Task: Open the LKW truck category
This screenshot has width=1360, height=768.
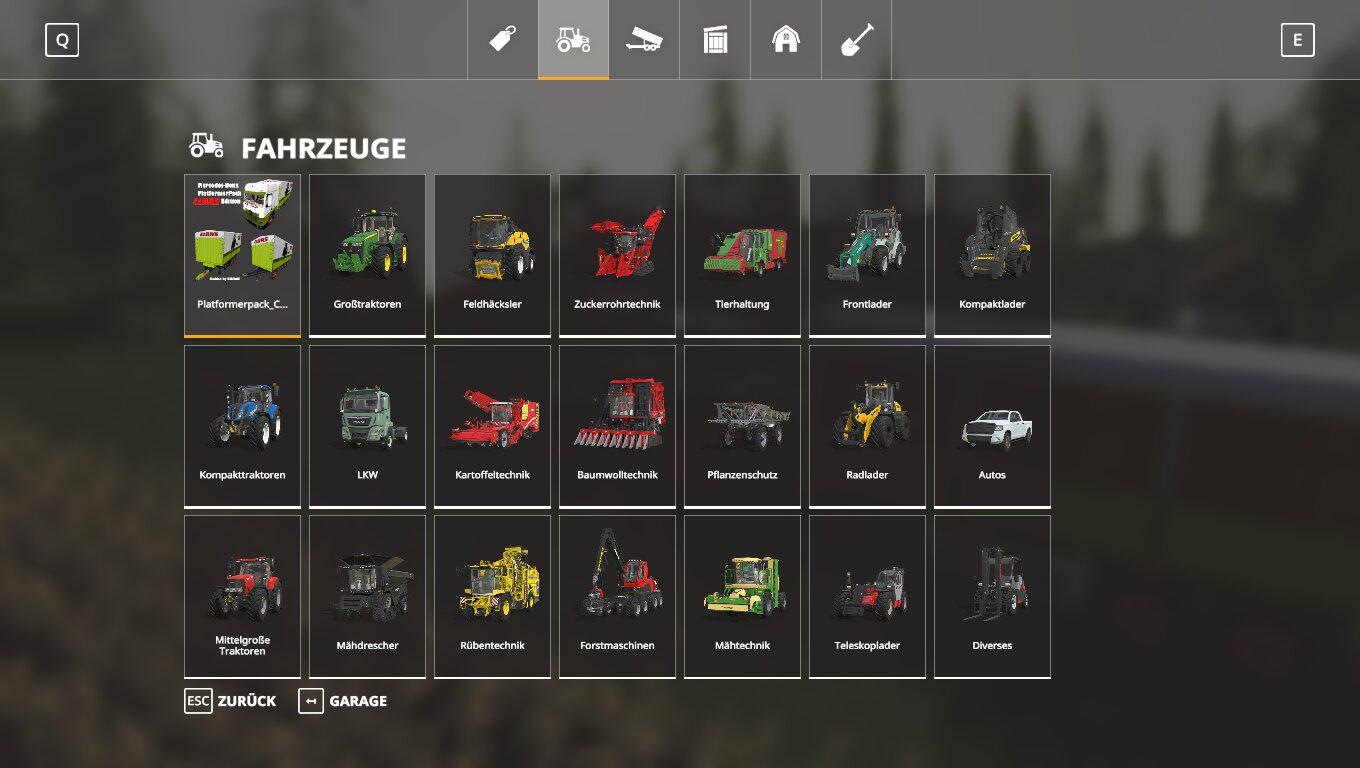Action: pyautogui.click(x=367, y=426)
